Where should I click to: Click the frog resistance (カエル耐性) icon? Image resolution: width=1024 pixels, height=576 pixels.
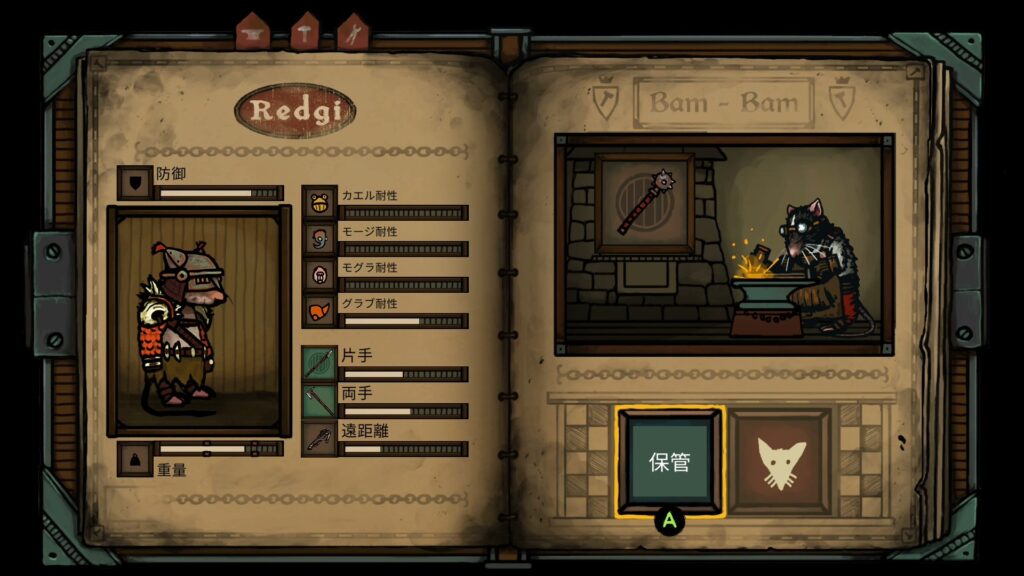(x=319, y=202)
